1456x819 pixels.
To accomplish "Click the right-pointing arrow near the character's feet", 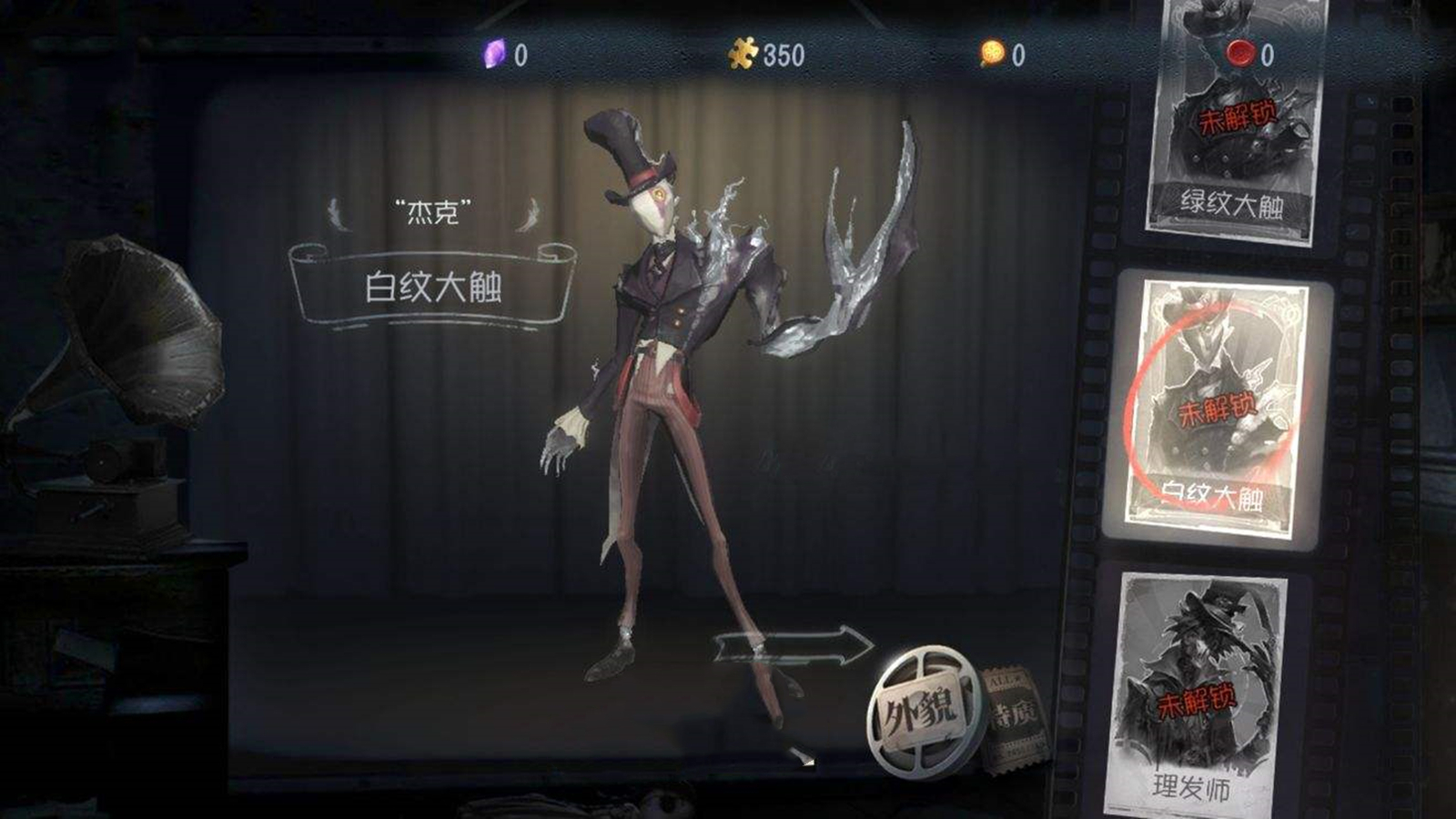I will pyautogui.click(x=792, y=646).
